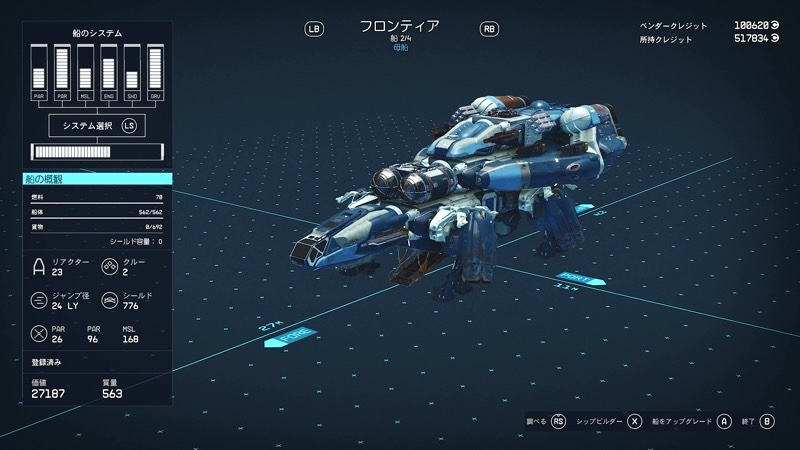Open the 船の概観 ship overview header

click(x=97, y=179)
